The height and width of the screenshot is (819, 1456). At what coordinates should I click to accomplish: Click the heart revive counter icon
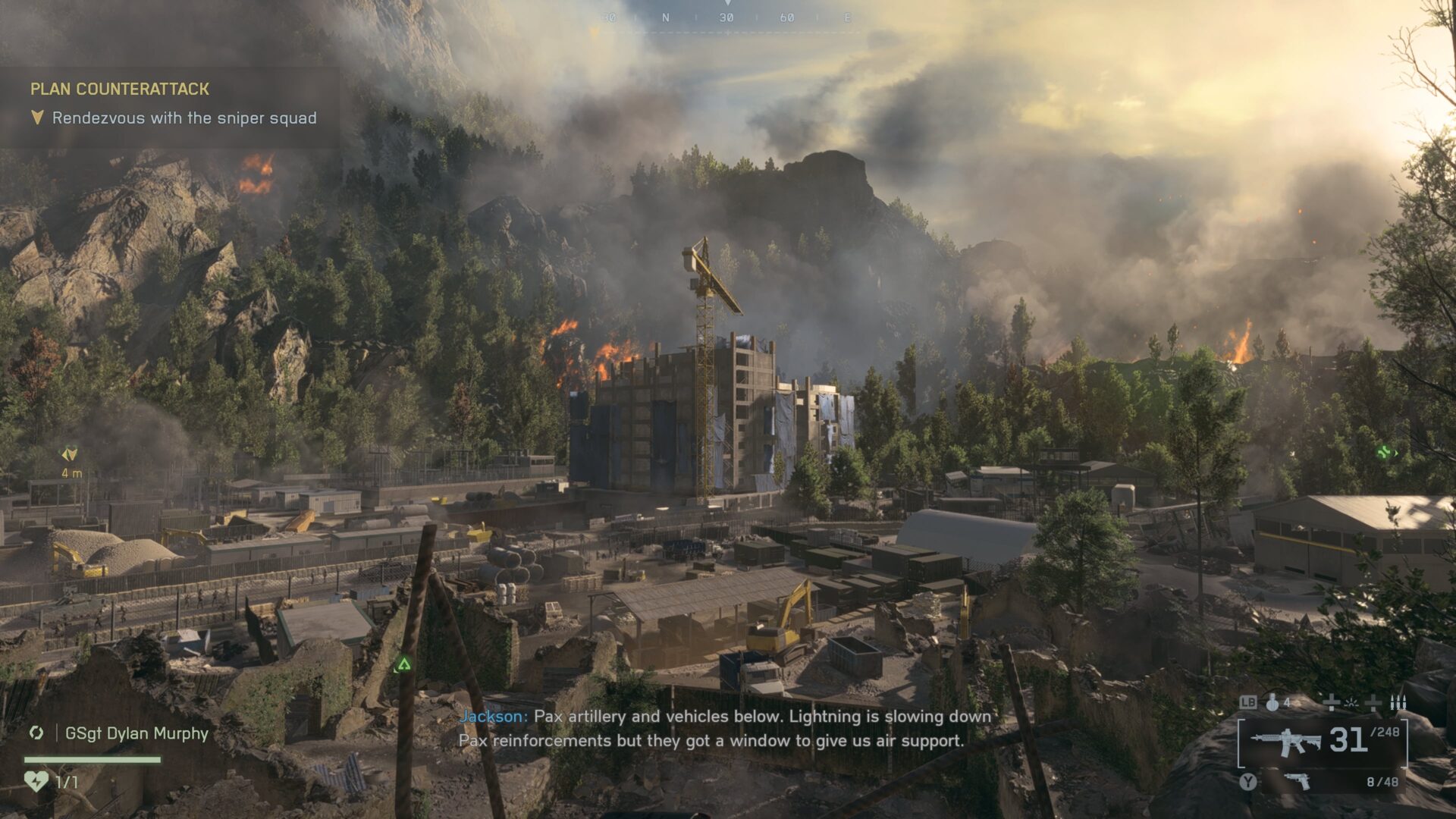(x=36, y=781)
